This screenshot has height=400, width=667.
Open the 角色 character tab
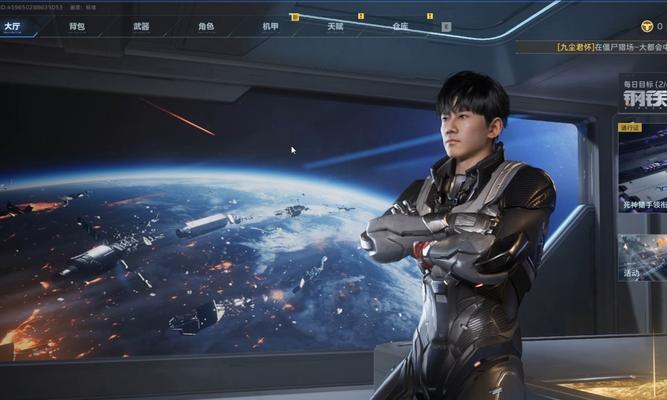(x=206, y=26)
